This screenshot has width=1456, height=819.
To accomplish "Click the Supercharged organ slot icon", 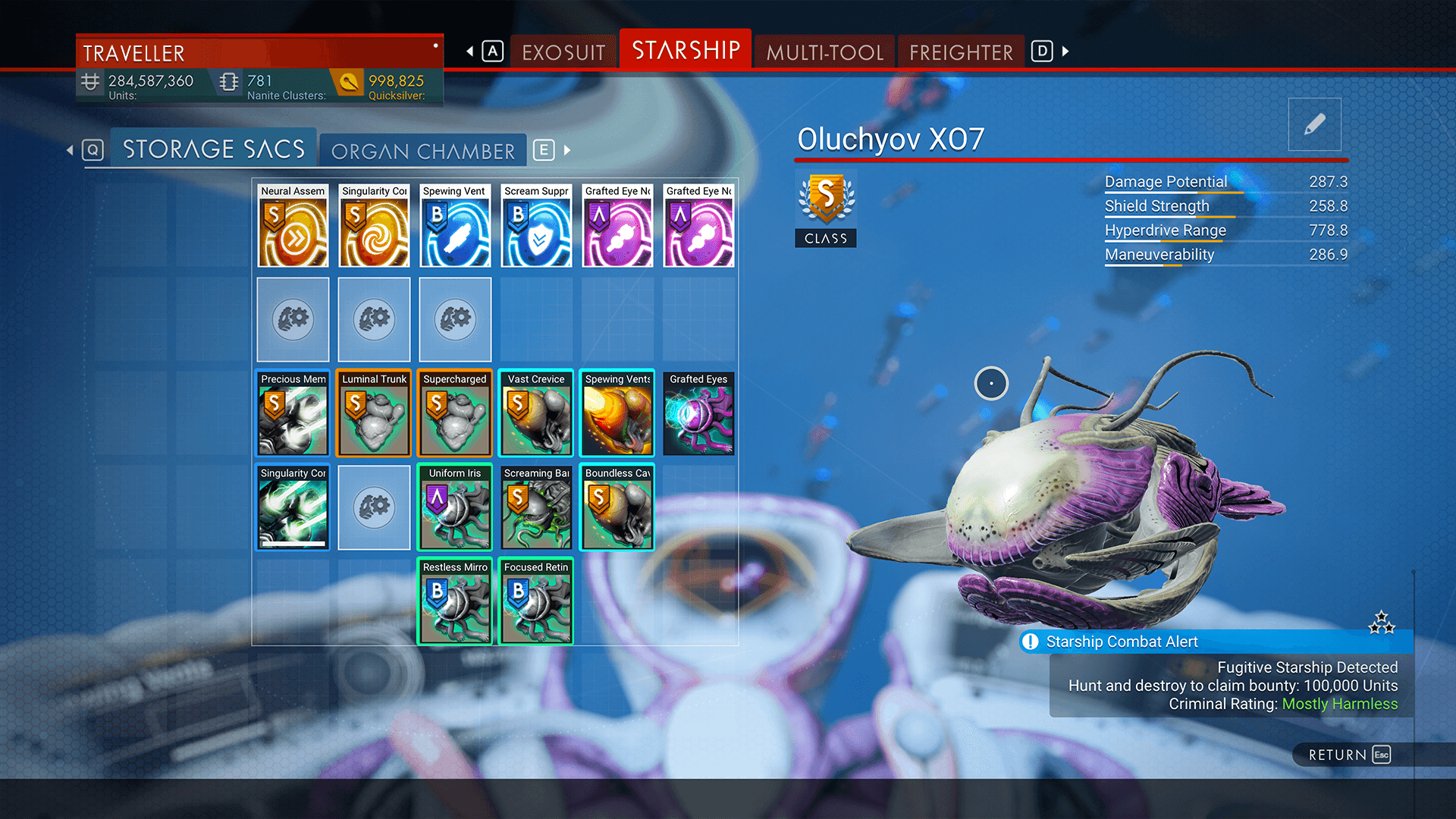I will tap(455, 413).
